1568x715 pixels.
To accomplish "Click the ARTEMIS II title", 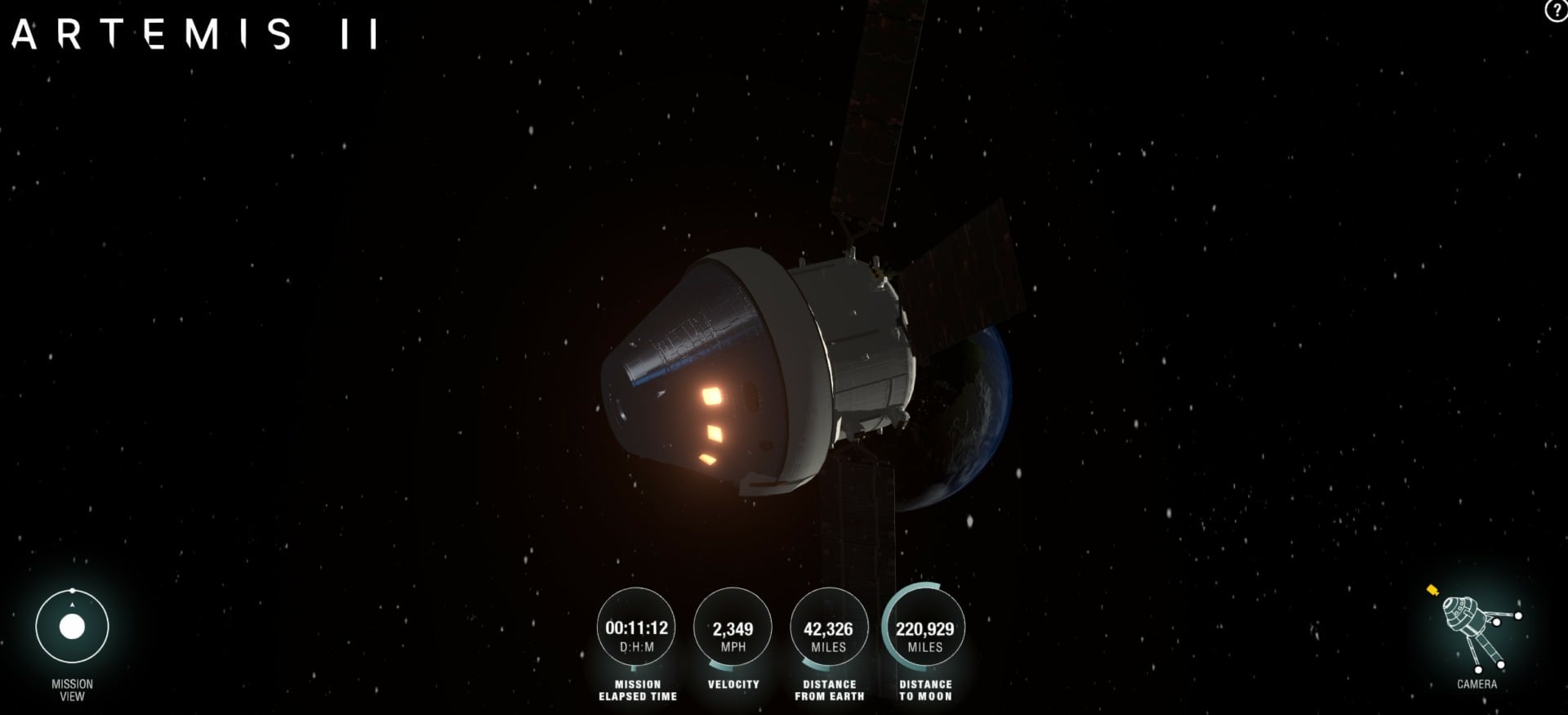I will pyautogui.click(x=194, y=34).
